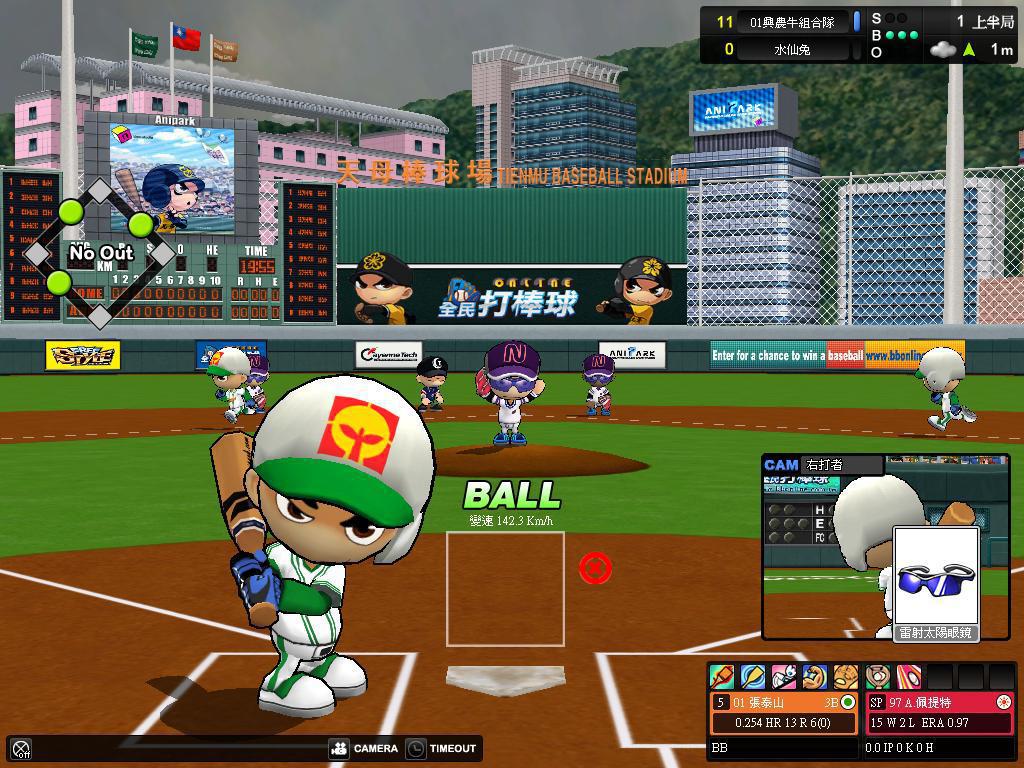The width and height of the screenshot is (1024, 768).
Task: Use the pitcher's catcher mitt skill icon
Action: tap(878, 677)
